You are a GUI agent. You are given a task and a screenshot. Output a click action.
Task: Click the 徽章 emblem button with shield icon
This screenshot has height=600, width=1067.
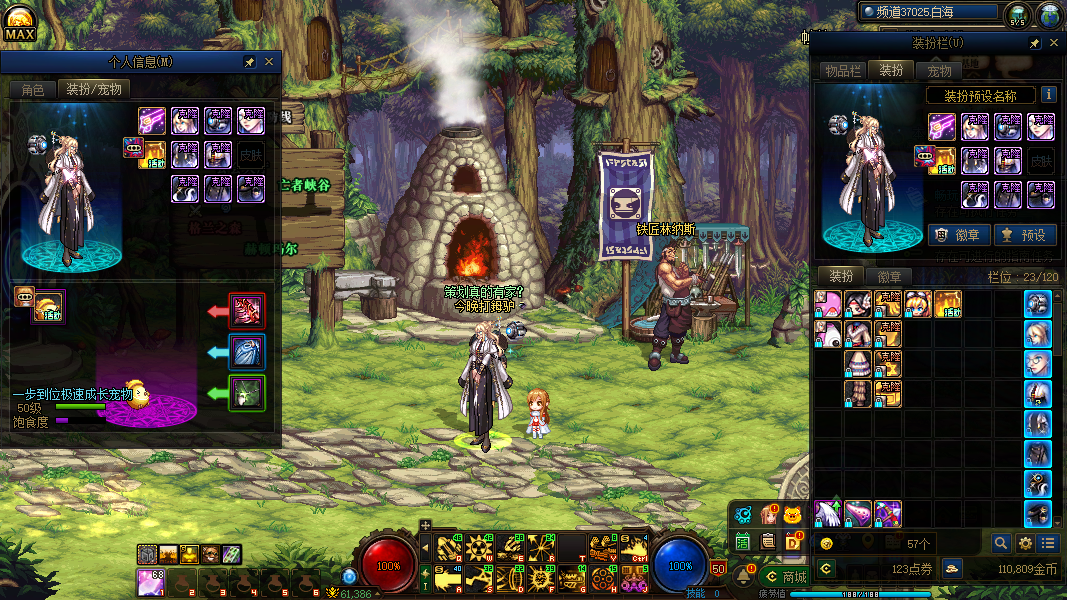point(959,235)
